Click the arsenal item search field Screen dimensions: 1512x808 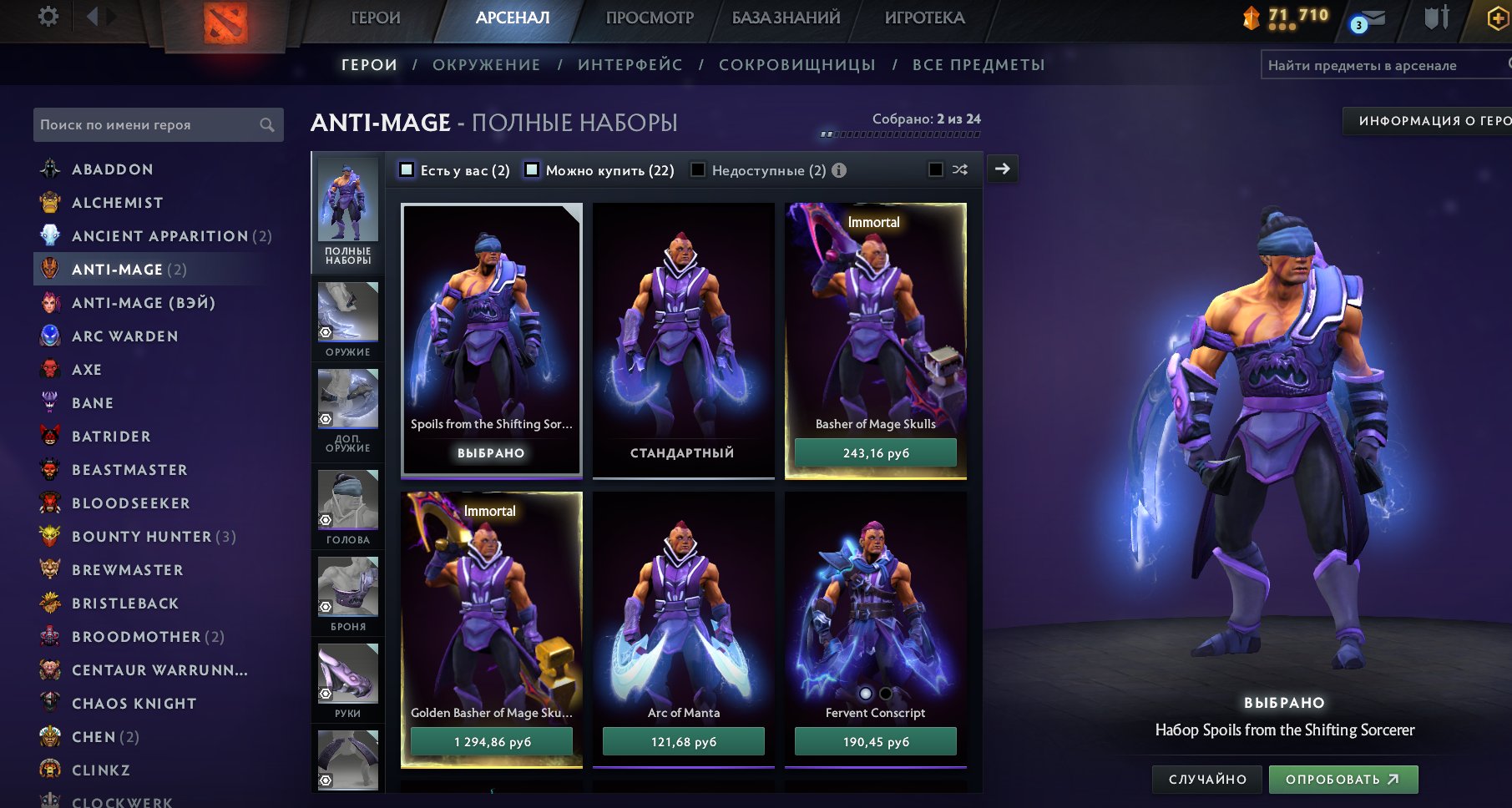click(1382, 65)
